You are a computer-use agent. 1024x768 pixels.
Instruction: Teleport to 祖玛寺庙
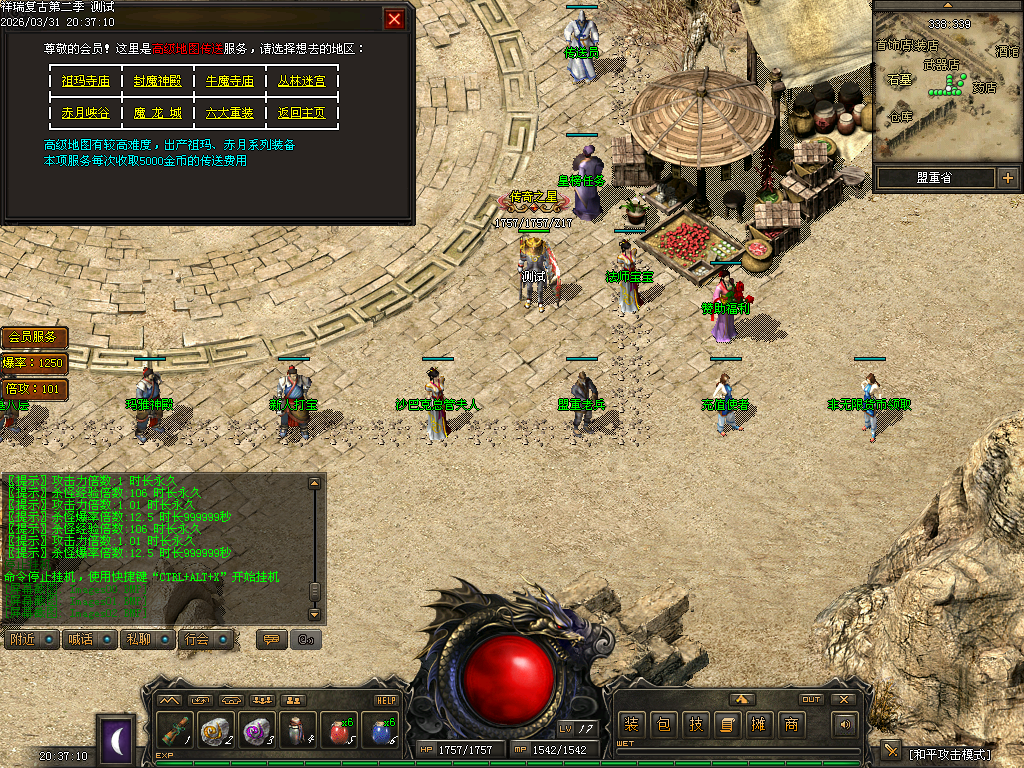coord(86,81)
